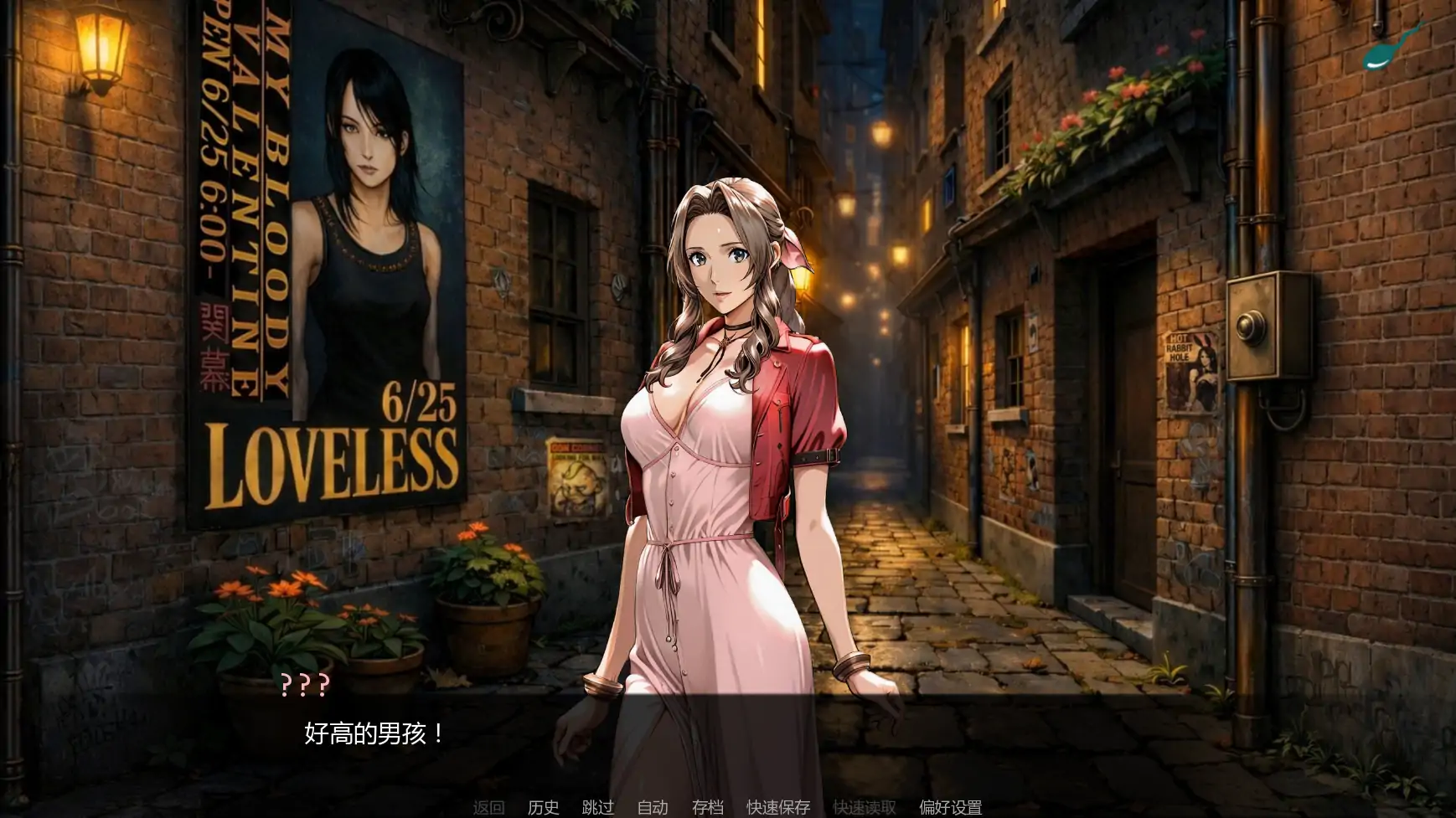Select 快速读取 to quick load
Viewport: 1456px width, 818px height.
(x=865, y=808)
